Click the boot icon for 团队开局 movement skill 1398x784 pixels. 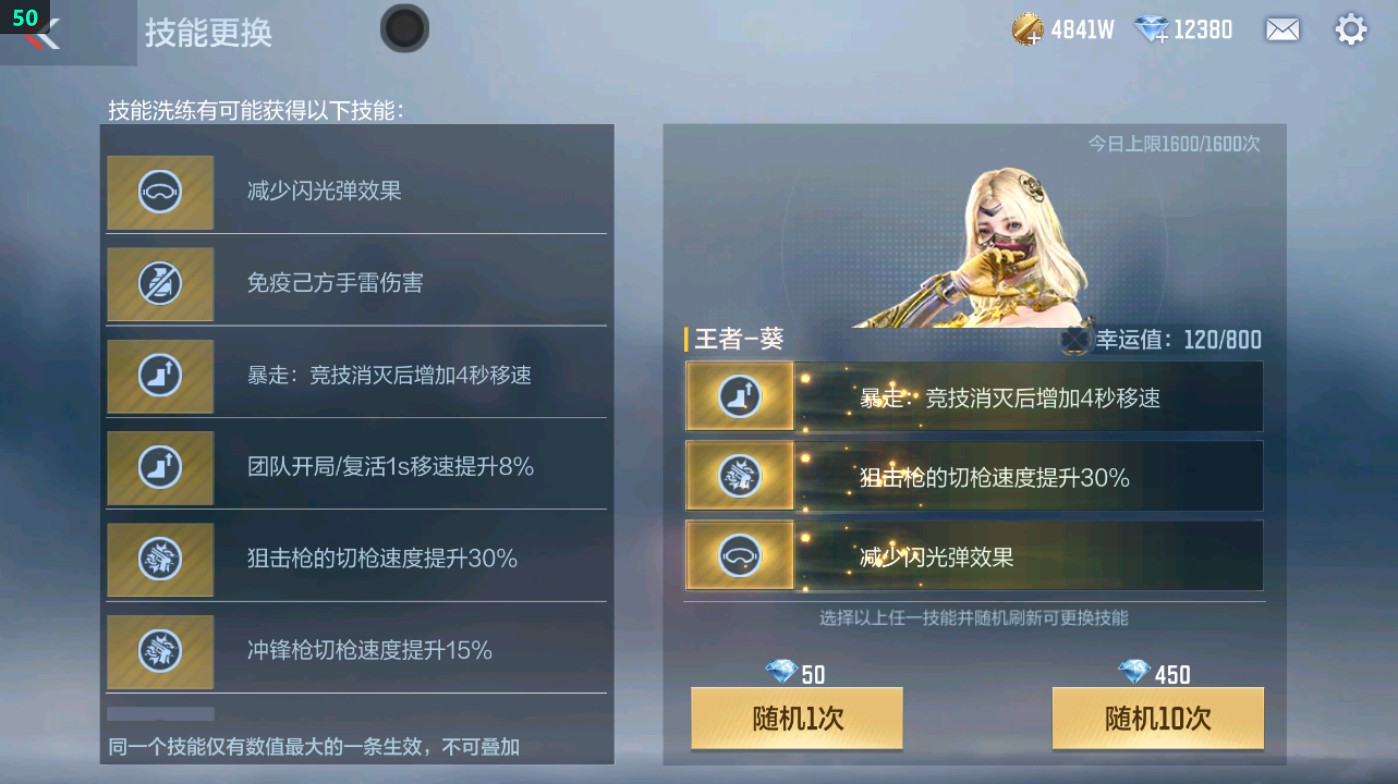coord(160,468)
